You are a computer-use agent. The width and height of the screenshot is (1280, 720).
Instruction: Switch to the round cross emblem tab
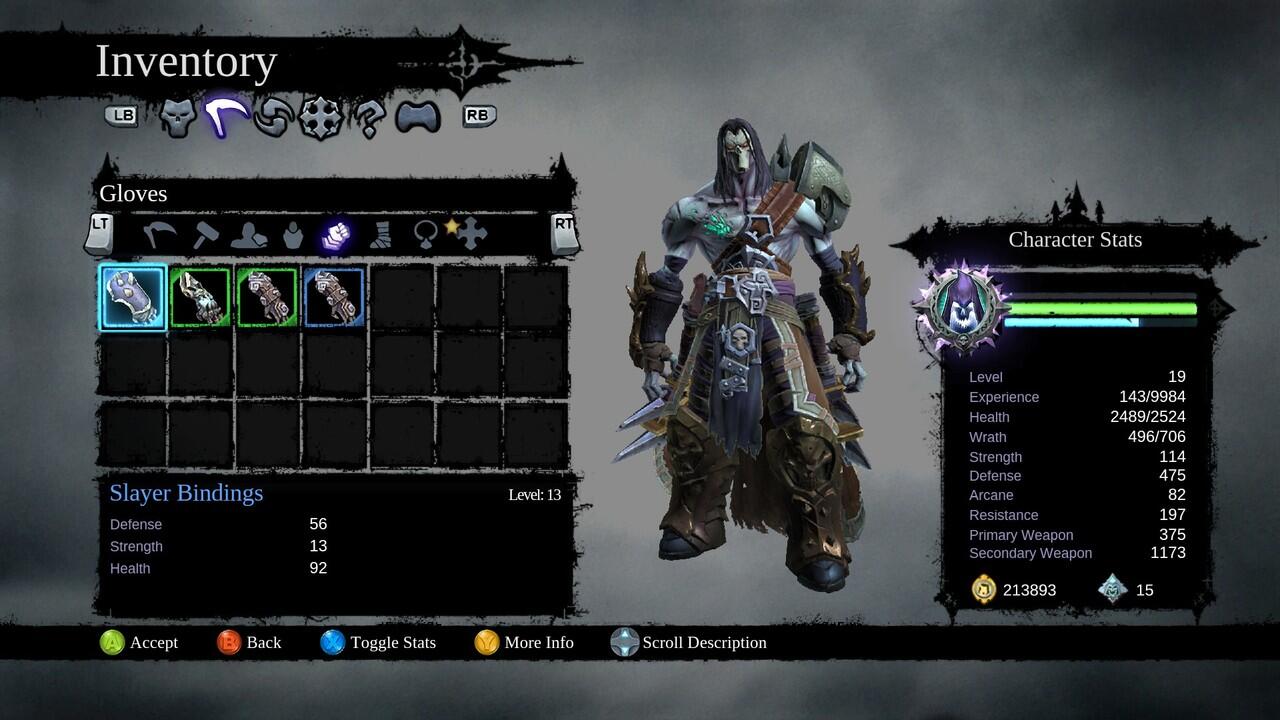[320, 118]
